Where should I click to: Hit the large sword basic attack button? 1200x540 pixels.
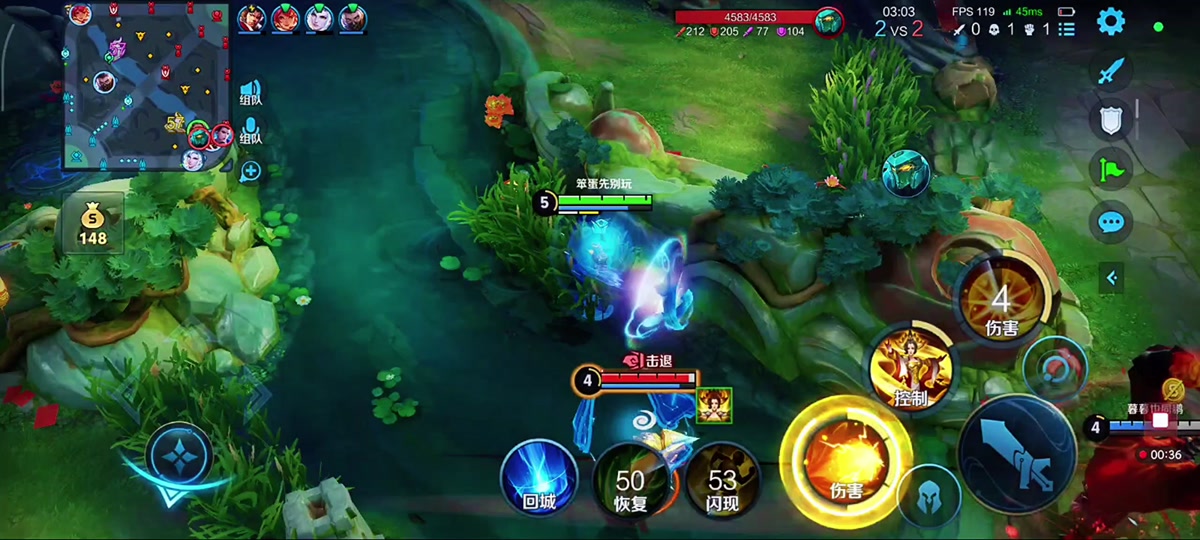click(x=1017, y=455)
